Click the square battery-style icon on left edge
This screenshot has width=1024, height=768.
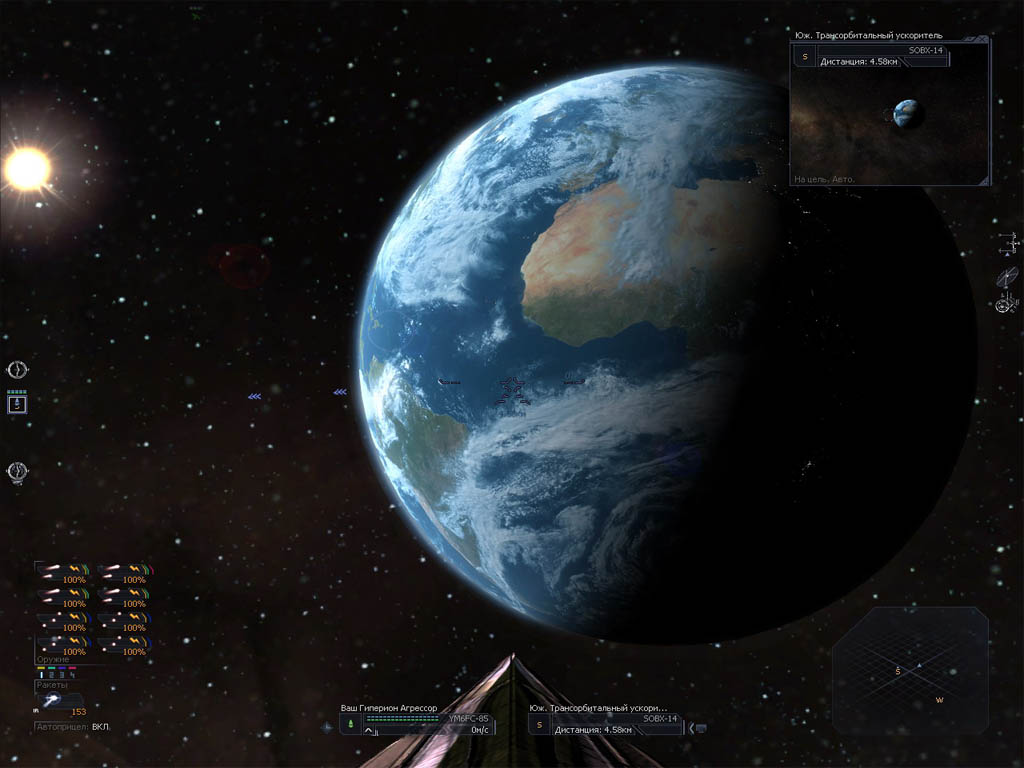point(17,403)
